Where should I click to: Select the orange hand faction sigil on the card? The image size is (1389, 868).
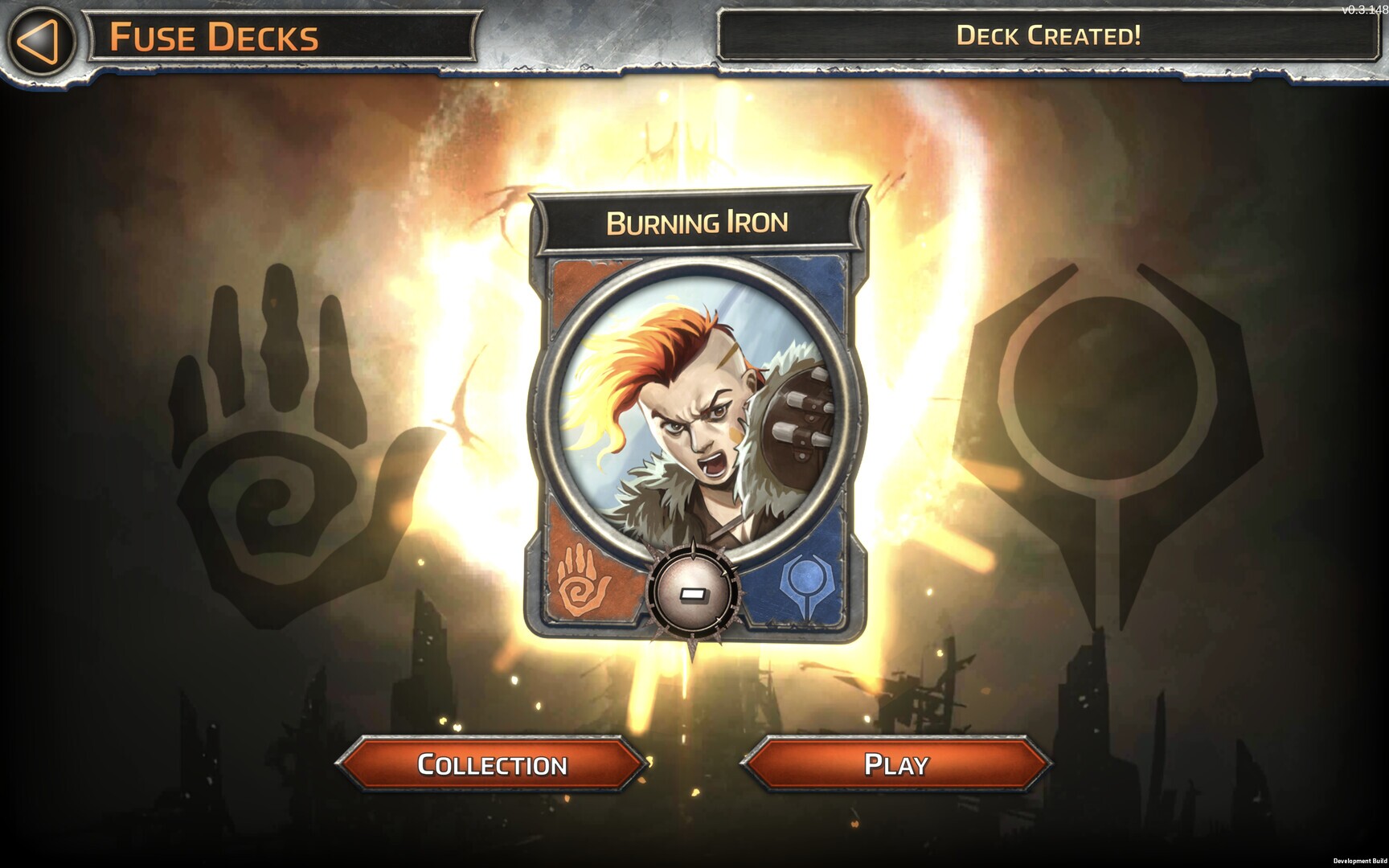point(580,580)
